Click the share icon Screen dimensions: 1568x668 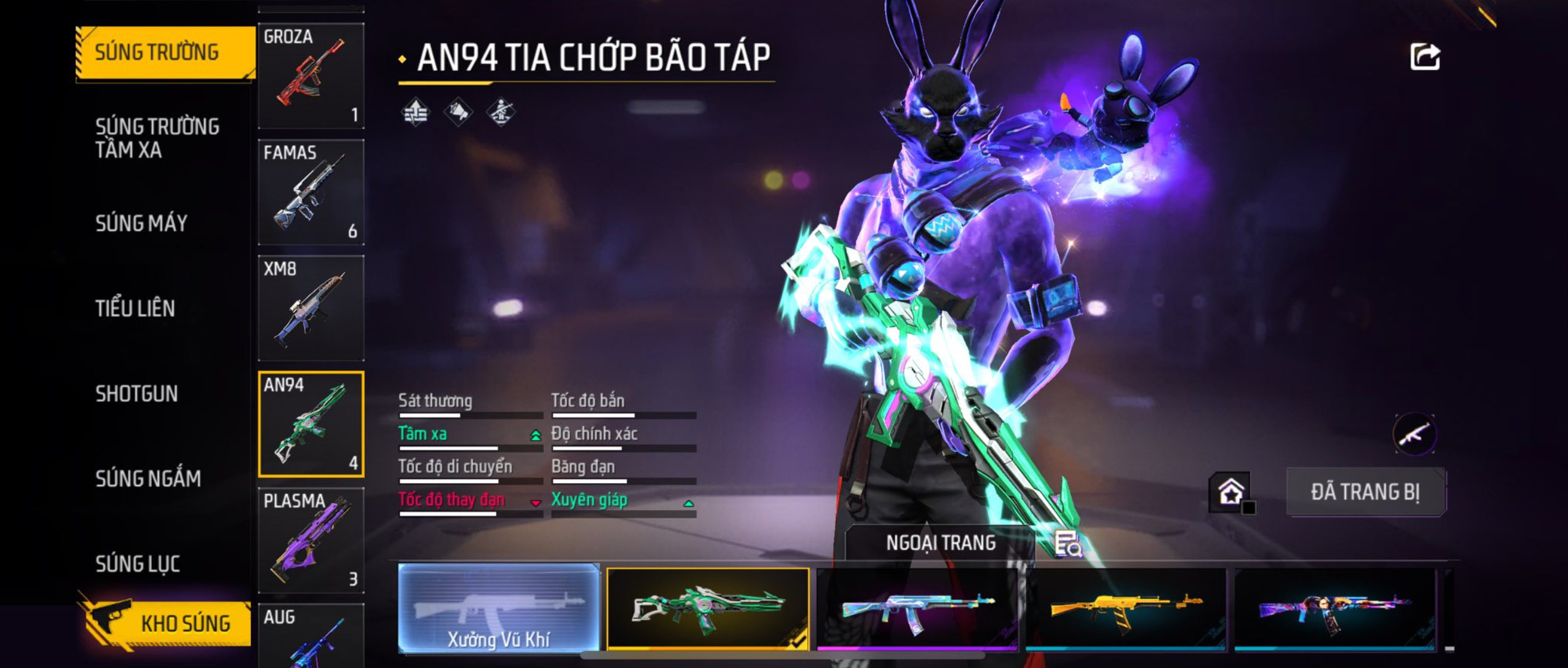1424,57
